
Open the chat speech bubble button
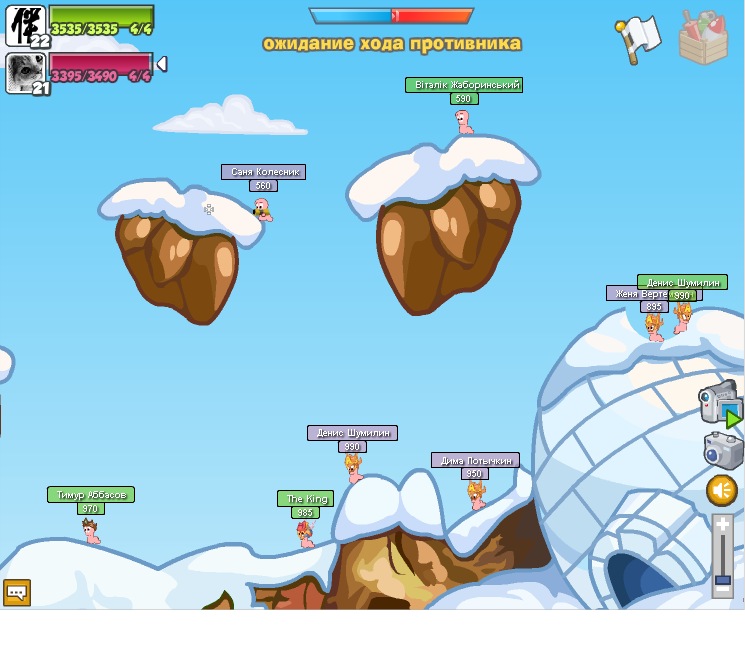(17, 592)
